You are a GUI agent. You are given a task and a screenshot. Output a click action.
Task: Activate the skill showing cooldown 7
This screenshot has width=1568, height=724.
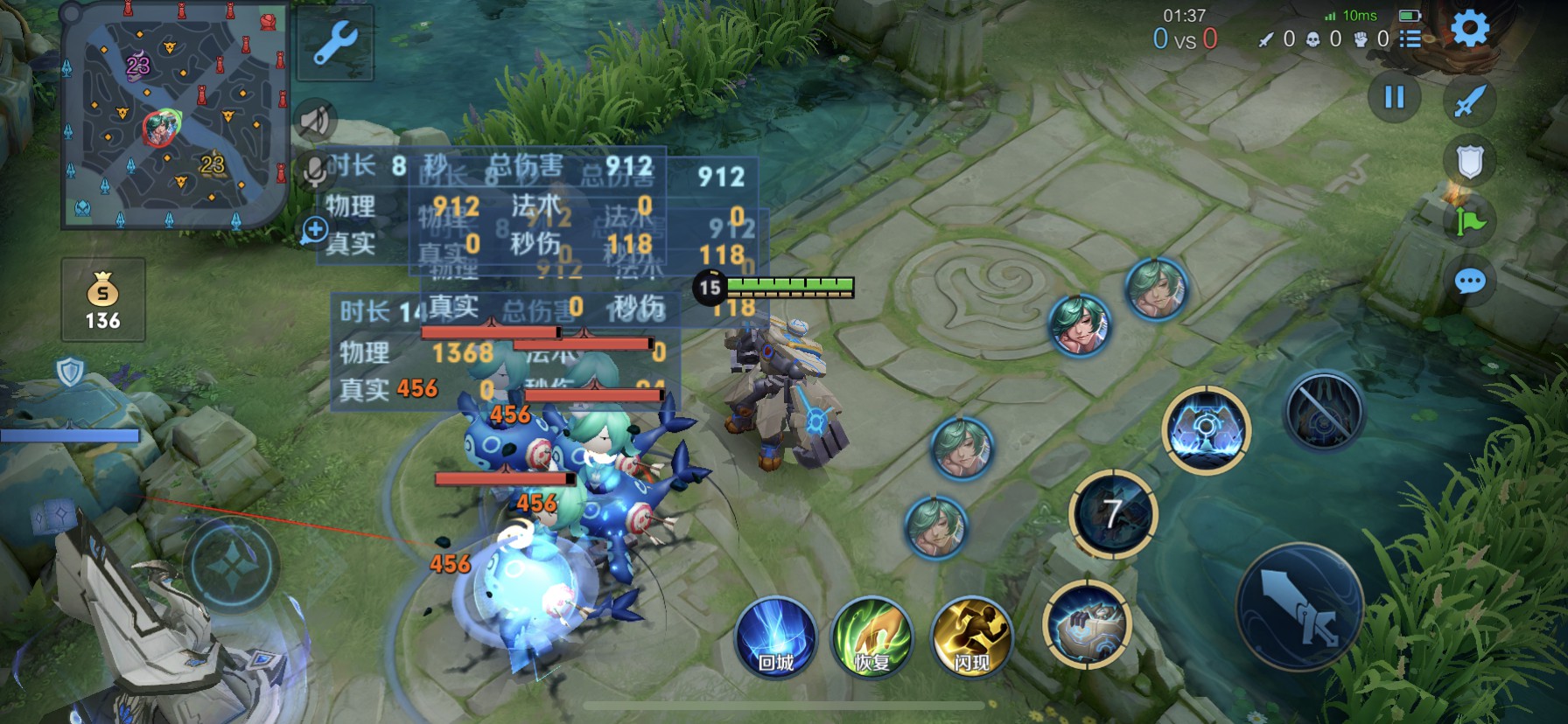1113,514
